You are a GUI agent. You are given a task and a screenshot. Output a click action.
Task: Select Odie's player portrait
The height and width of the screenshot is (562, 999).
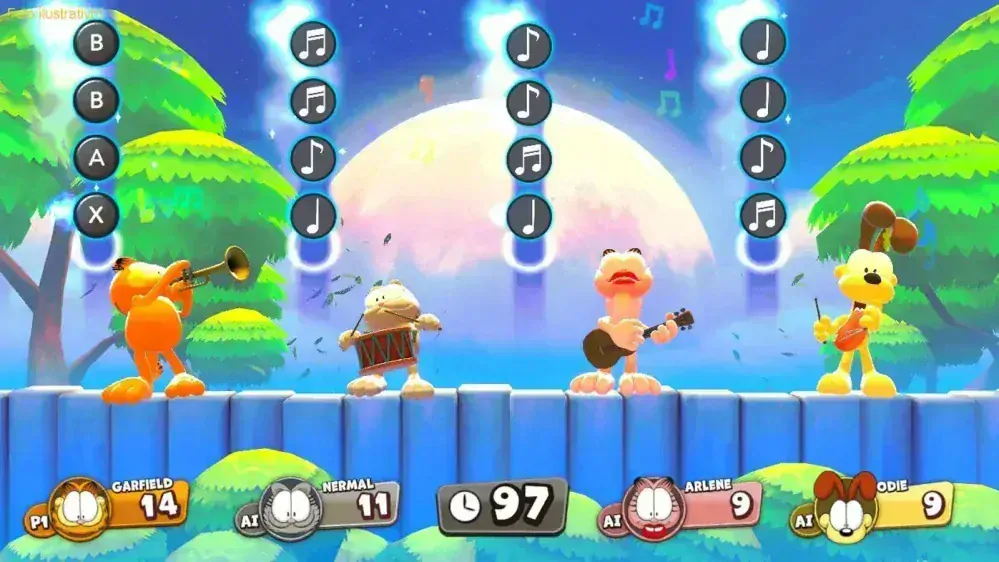coord(845,508)
